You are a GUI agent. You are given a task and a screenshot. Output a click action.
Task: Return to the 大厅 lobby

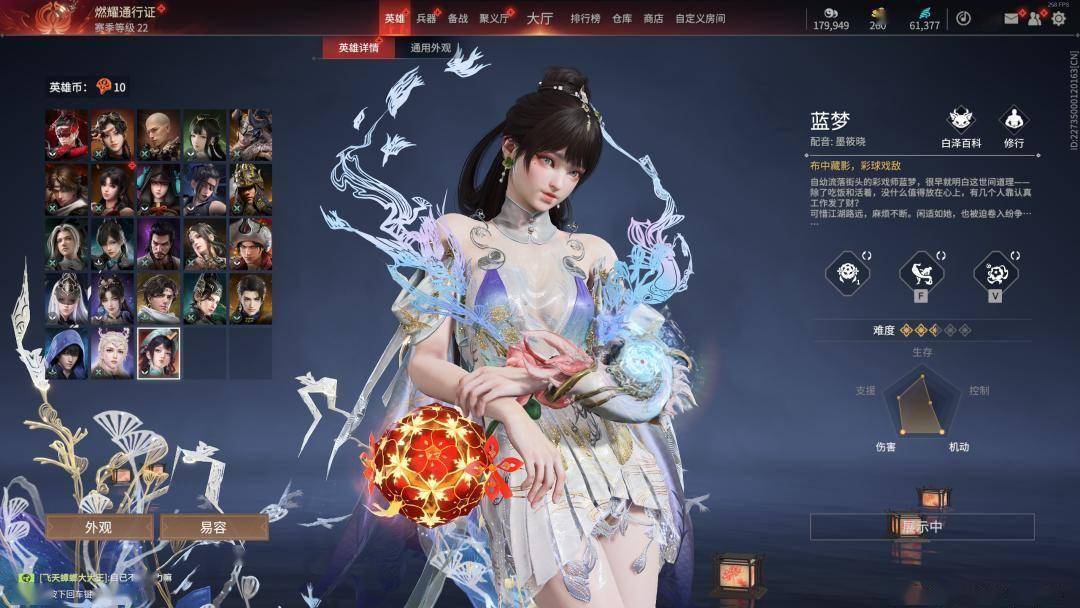pos(540,18)
